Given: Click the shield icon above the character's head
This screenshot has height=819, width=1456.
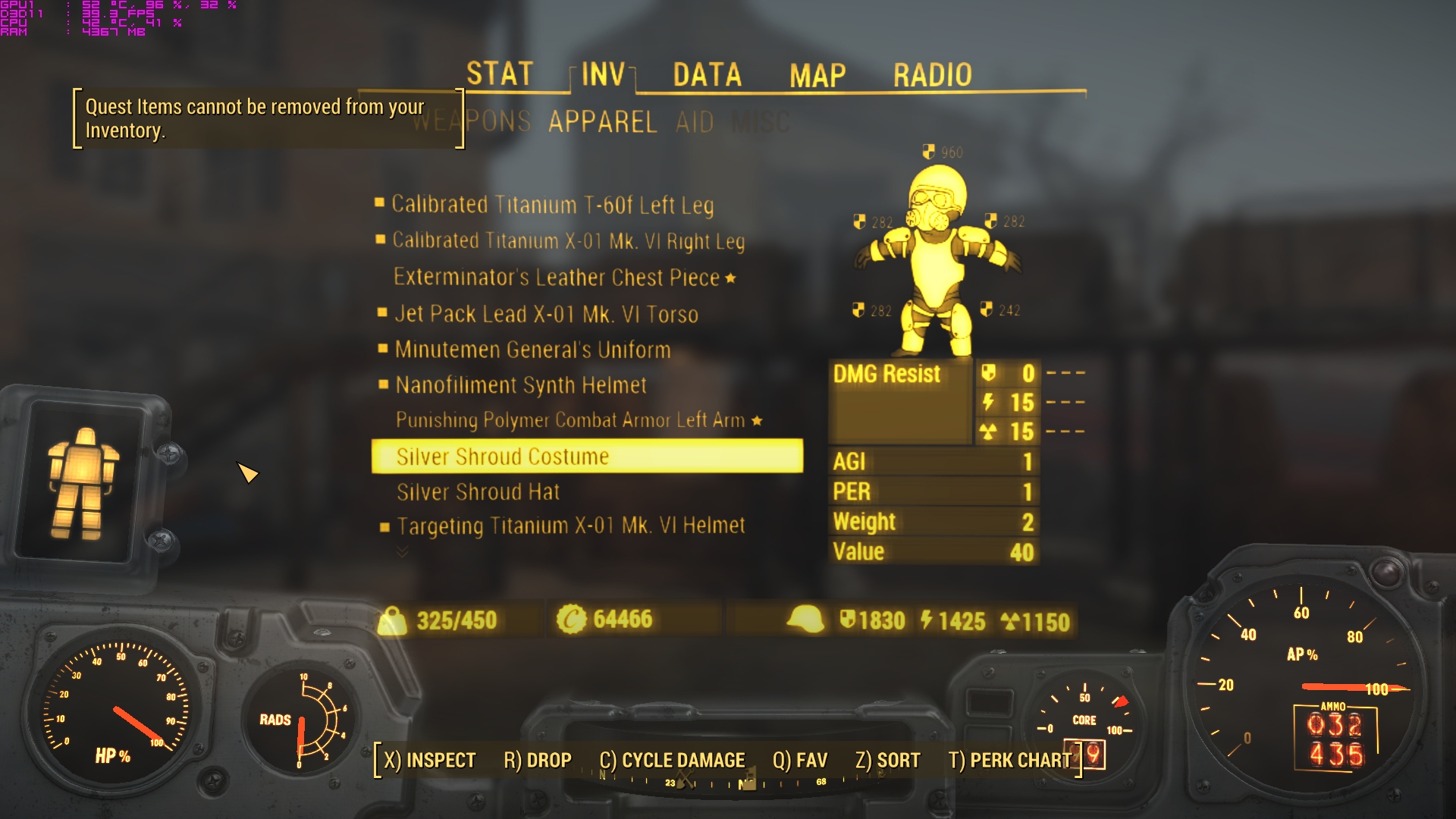Looking at the screenshot, I should 927,152.
